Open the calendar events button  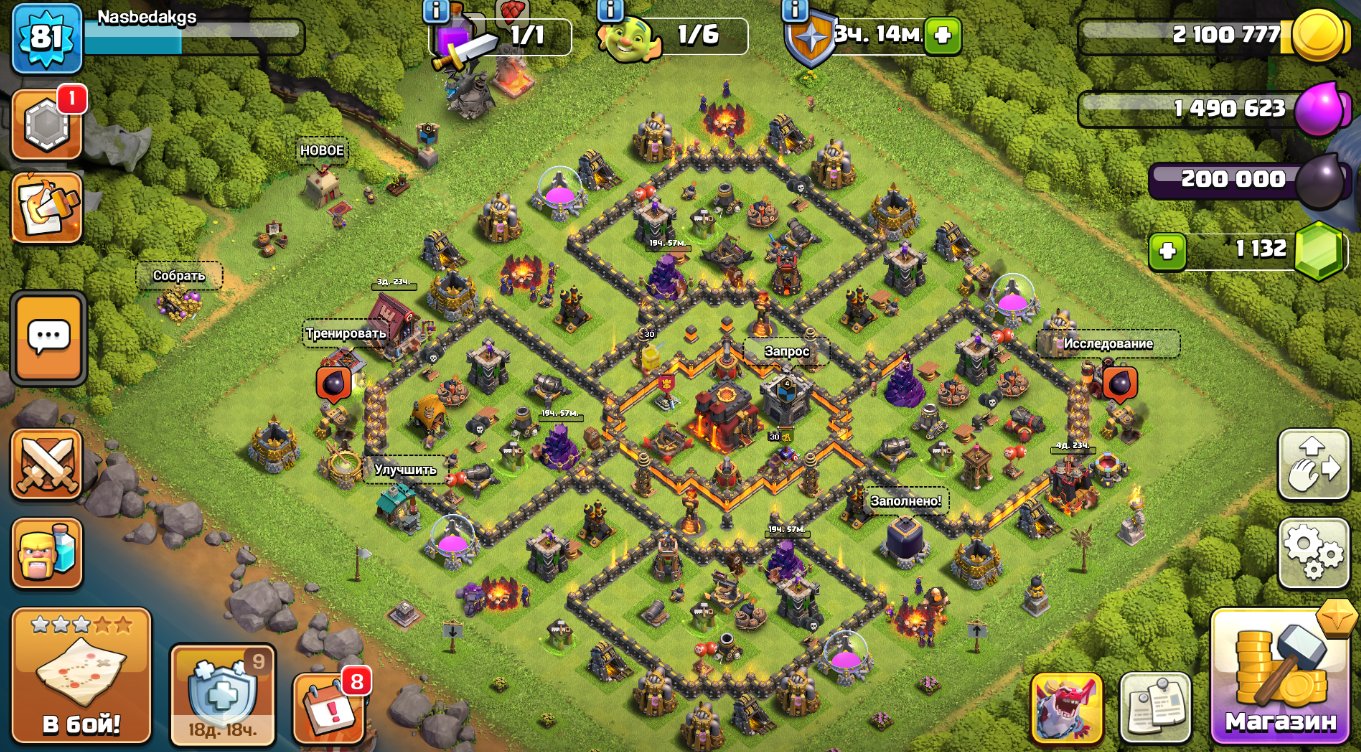(329, 705)
